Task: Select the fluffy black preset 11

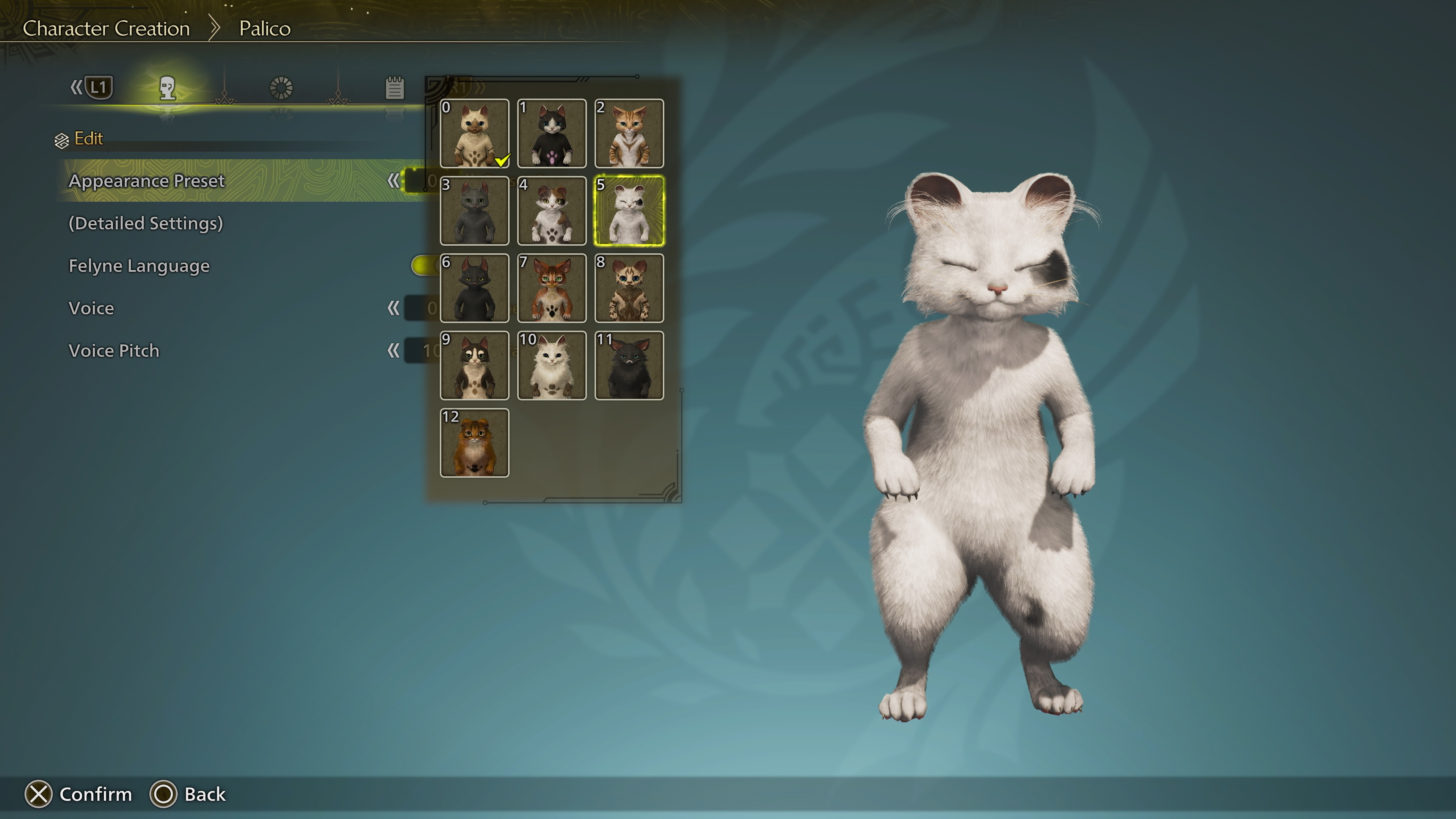Action: 629,366
